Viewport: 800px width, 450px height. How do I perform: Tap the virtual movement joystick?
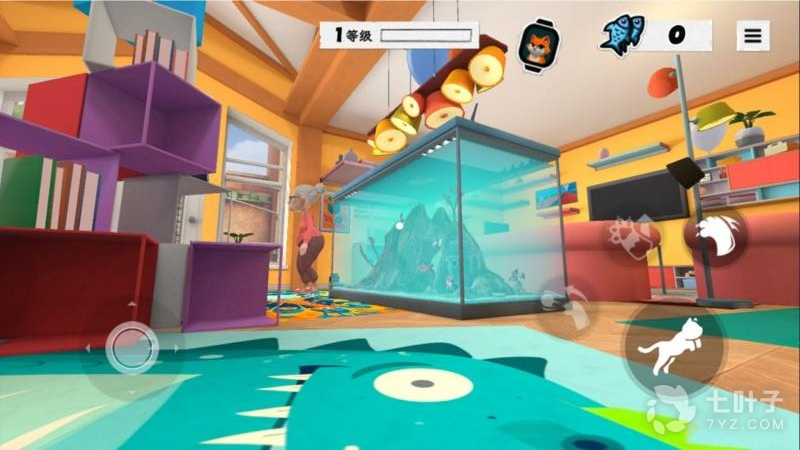click(x=131, y=347)
